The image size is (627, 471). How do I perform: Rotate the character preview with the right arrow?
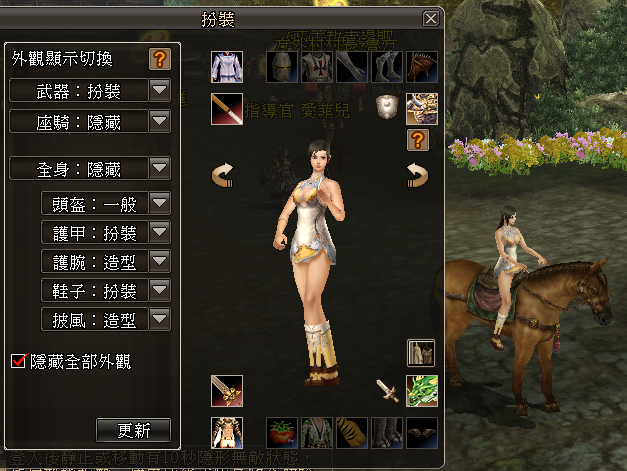pos(417,176)
